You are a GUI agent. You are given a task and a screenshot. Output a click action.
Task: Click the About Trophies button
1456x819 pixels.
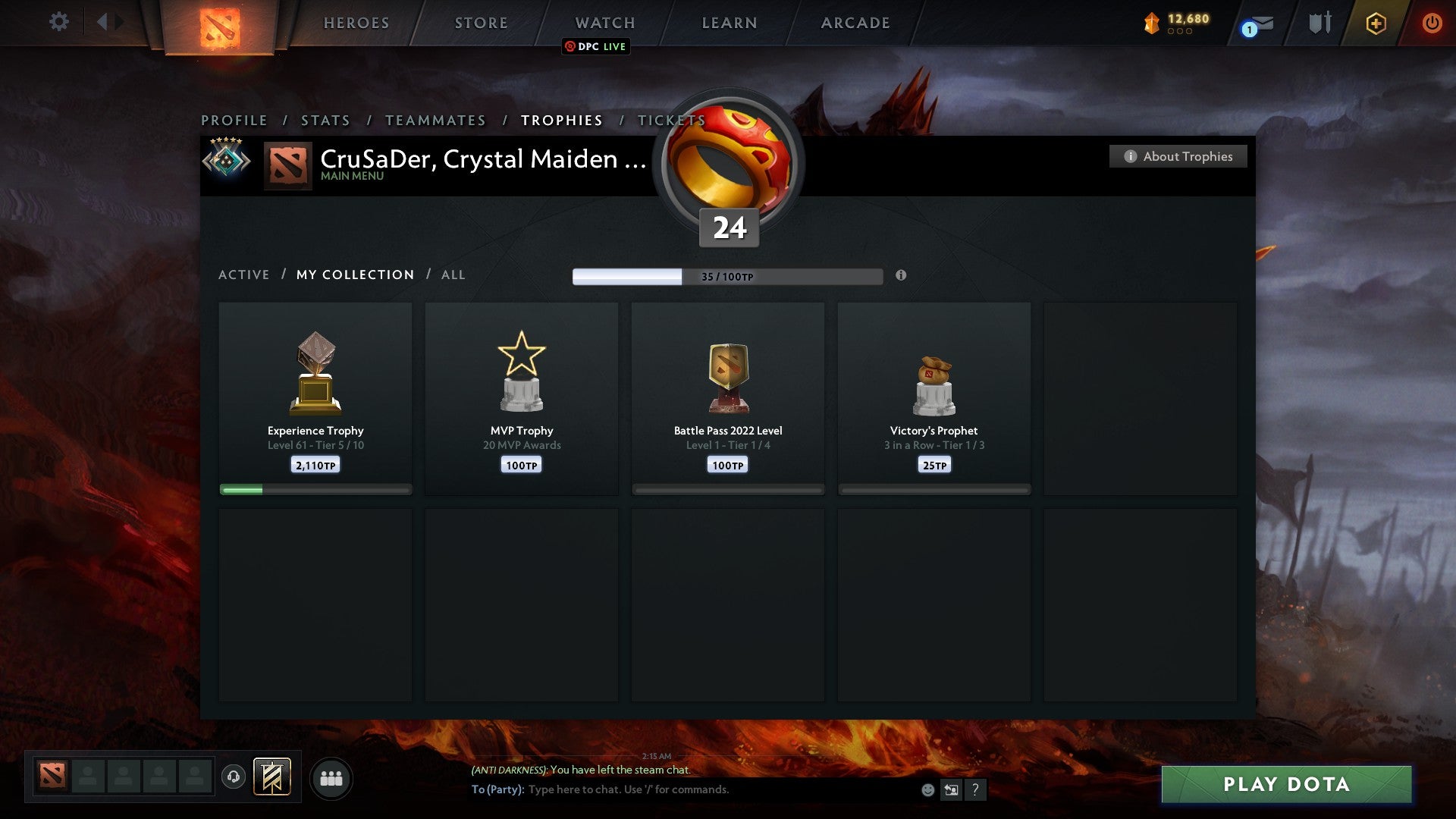coord(1178,156)
